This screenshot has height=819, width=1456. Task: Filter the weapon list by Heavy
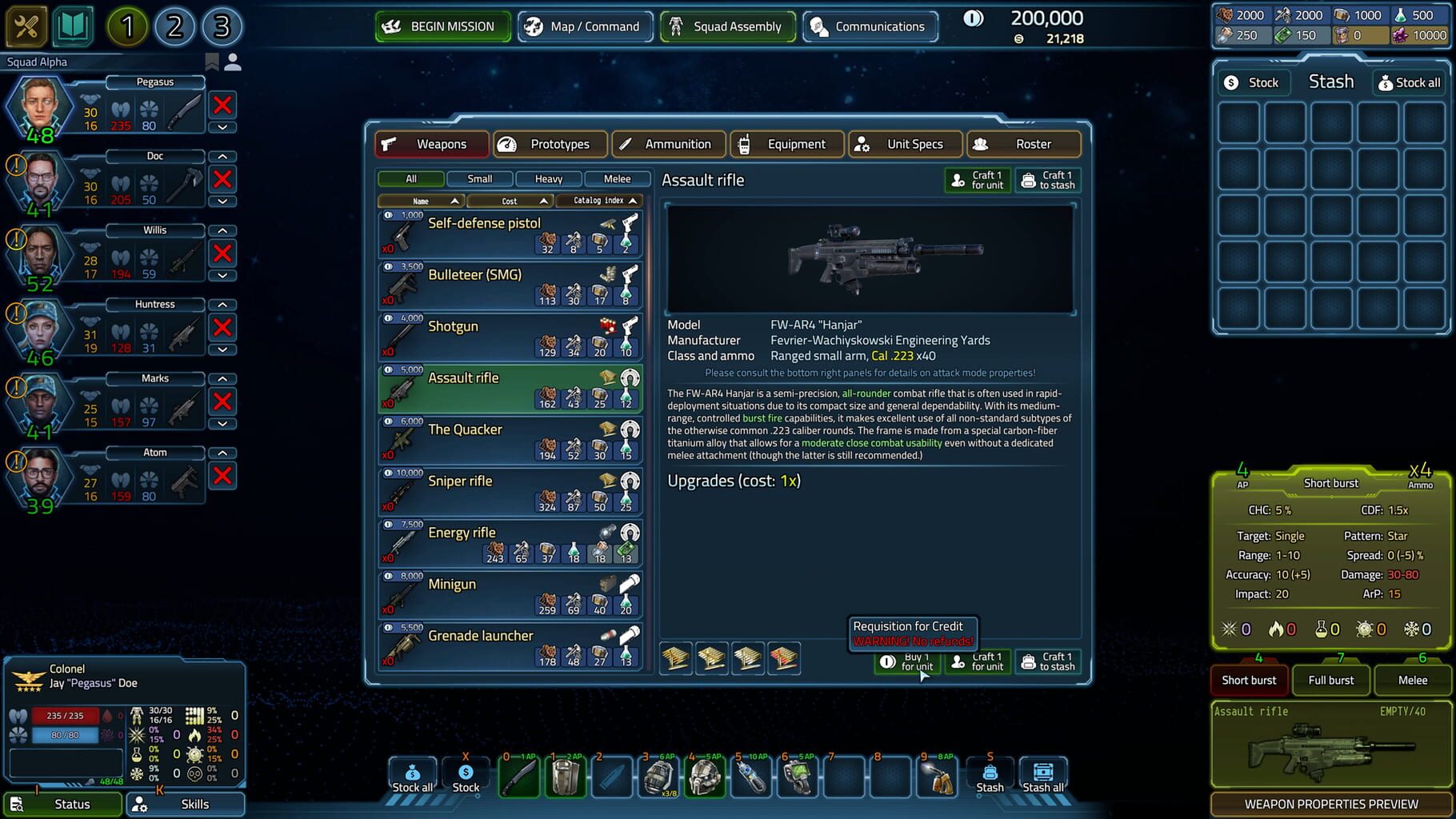click(x=549, y=178)
